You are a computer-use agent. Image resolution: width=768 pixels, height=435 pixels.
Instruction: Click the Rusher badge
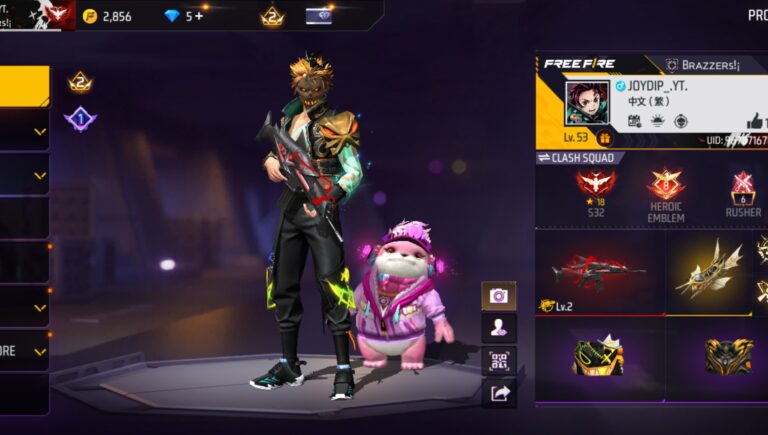(x=743, y=190)
